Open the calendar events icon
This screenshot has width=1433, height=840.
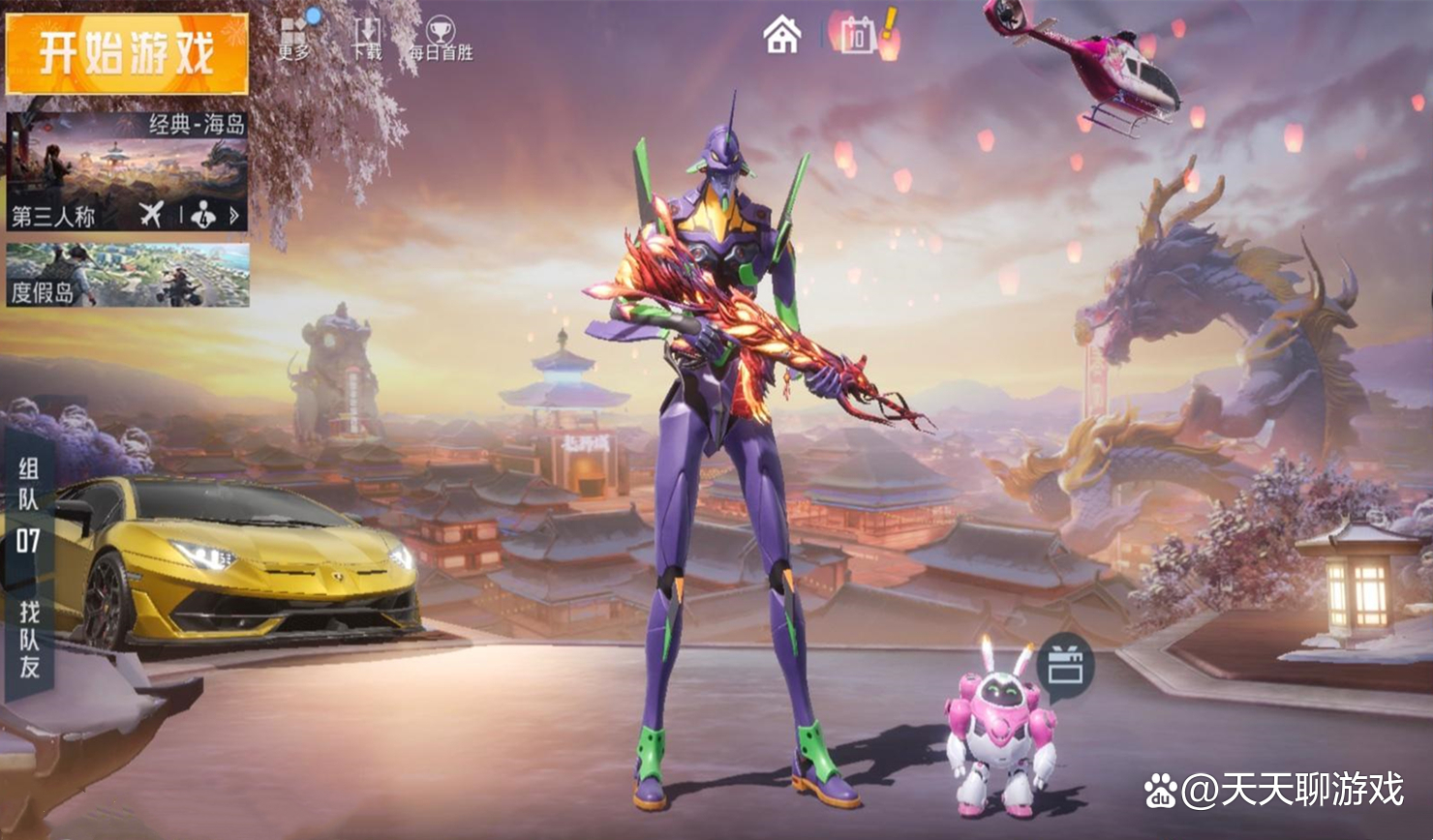click(858, 37)
